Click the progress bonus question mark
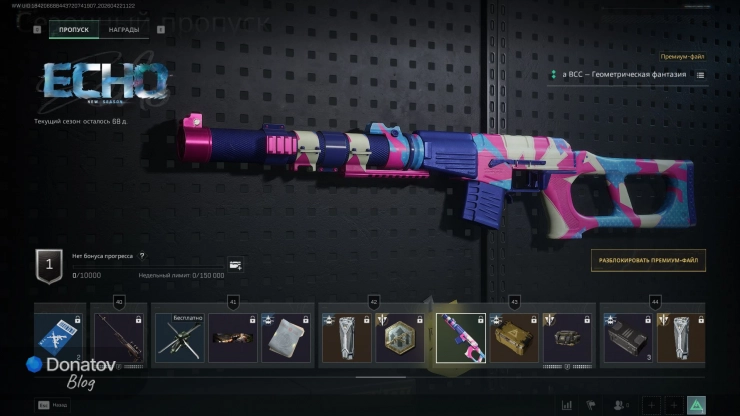 142,256
